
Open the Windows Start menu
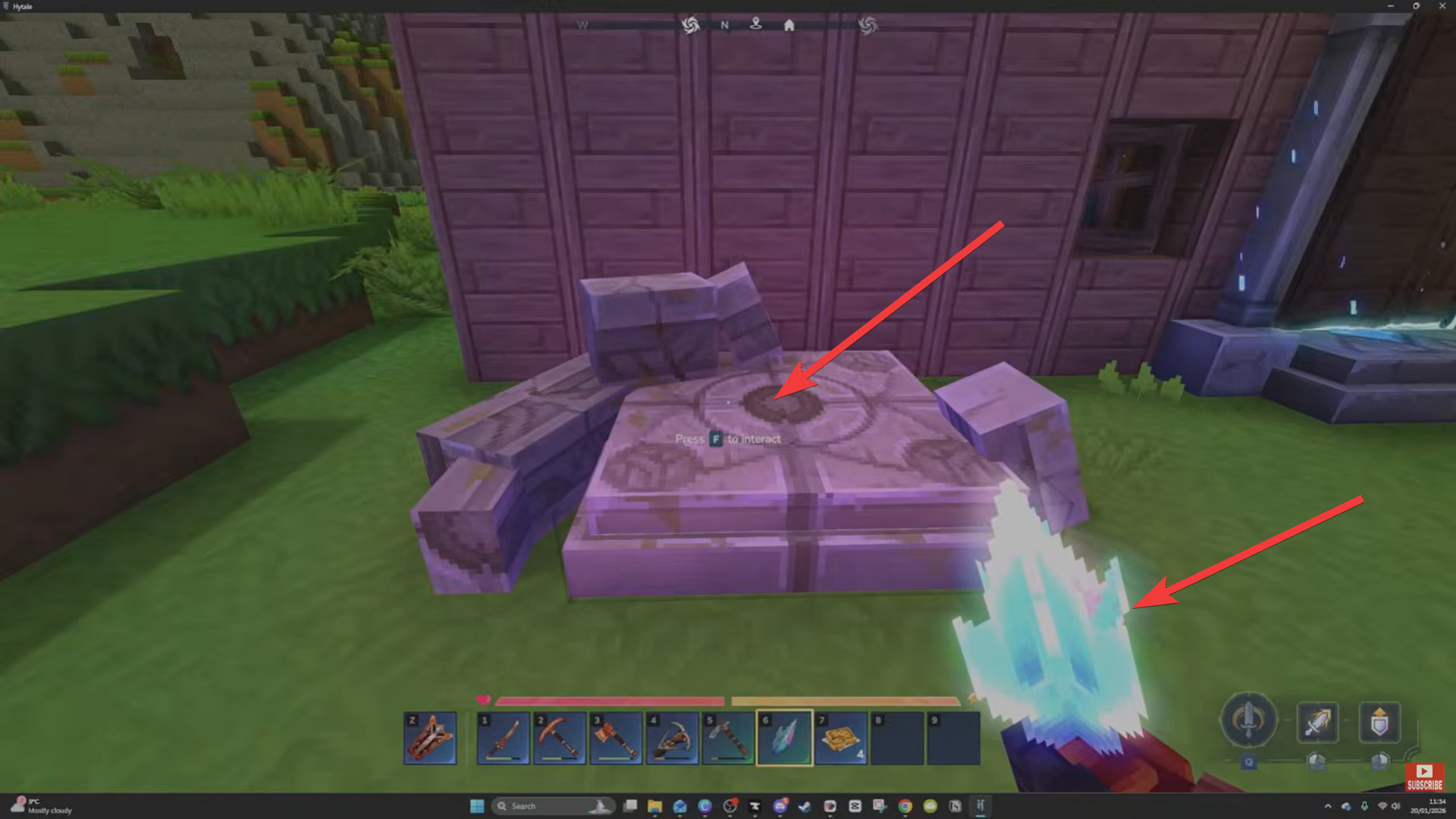478,805
